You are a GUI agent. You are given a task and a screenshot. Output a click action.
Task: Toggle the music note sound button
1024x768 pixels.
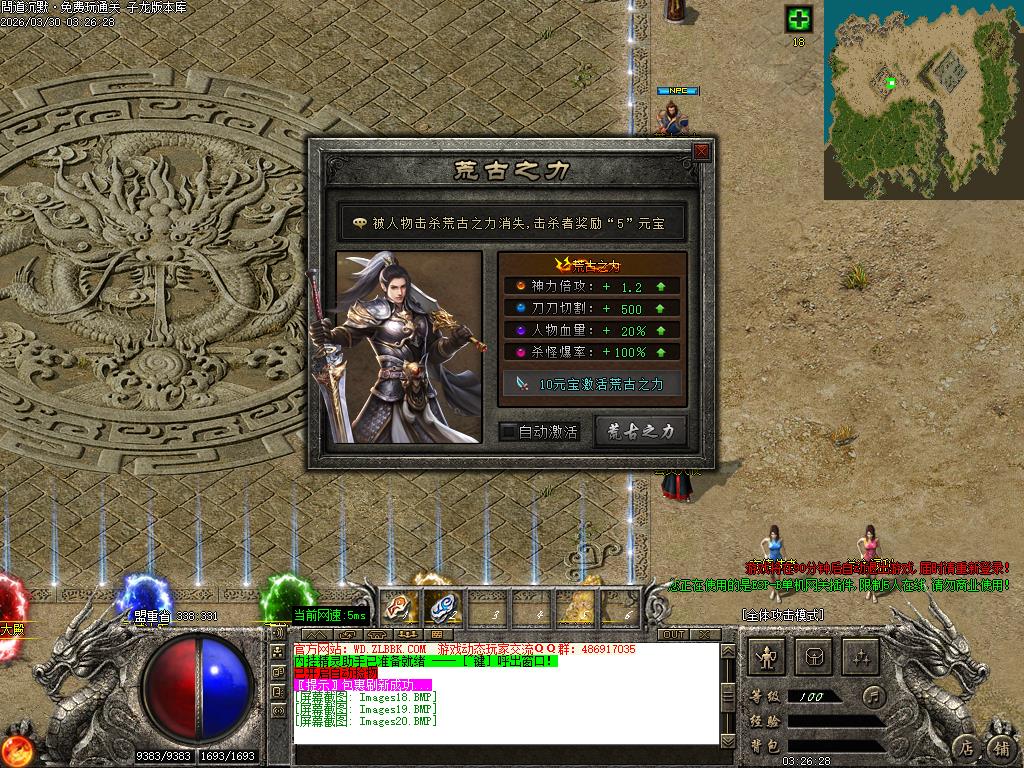pyautogui.click(x=875, y=695)
